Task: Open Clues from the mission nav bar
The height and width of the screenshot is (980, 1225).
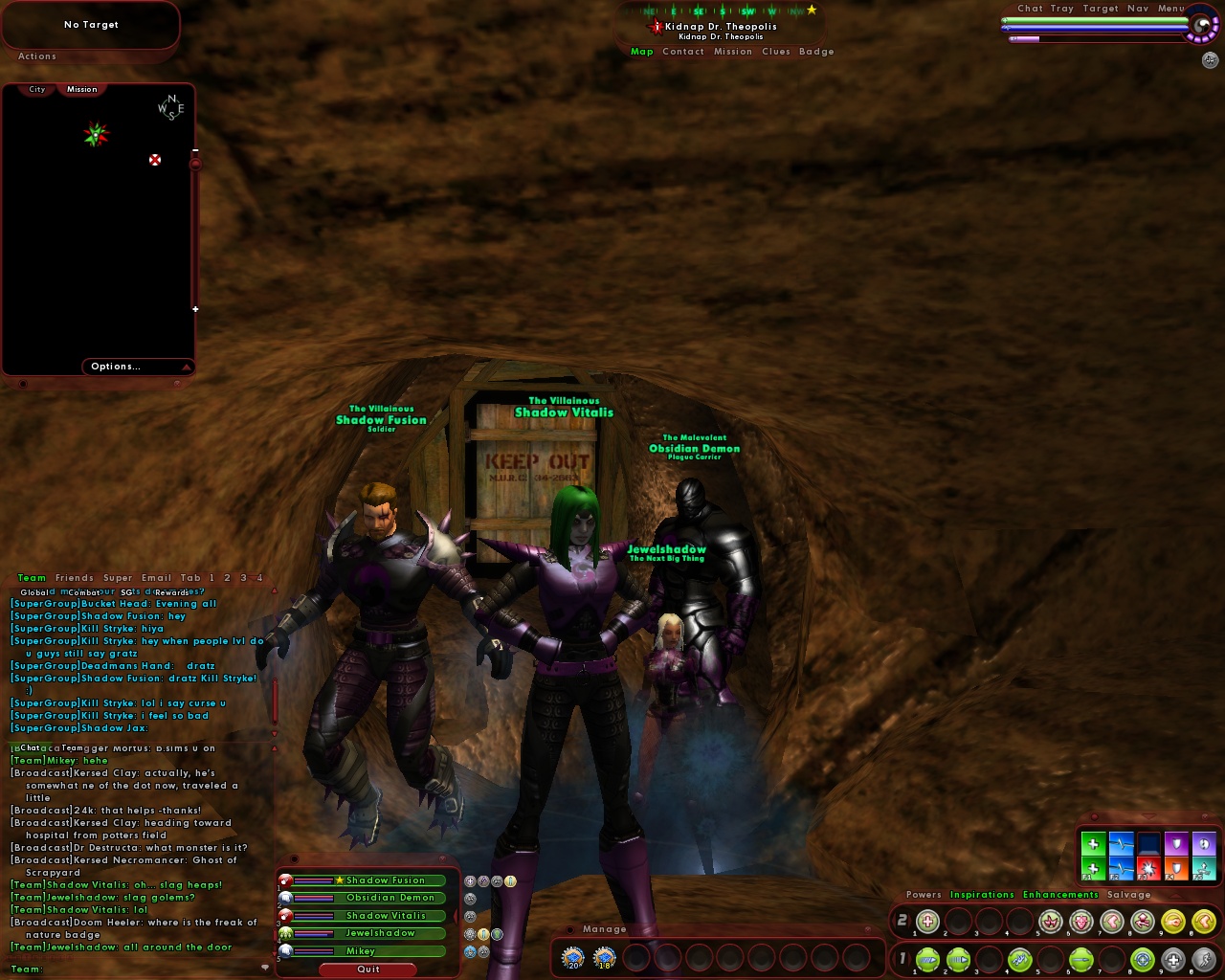Action: 777,52
